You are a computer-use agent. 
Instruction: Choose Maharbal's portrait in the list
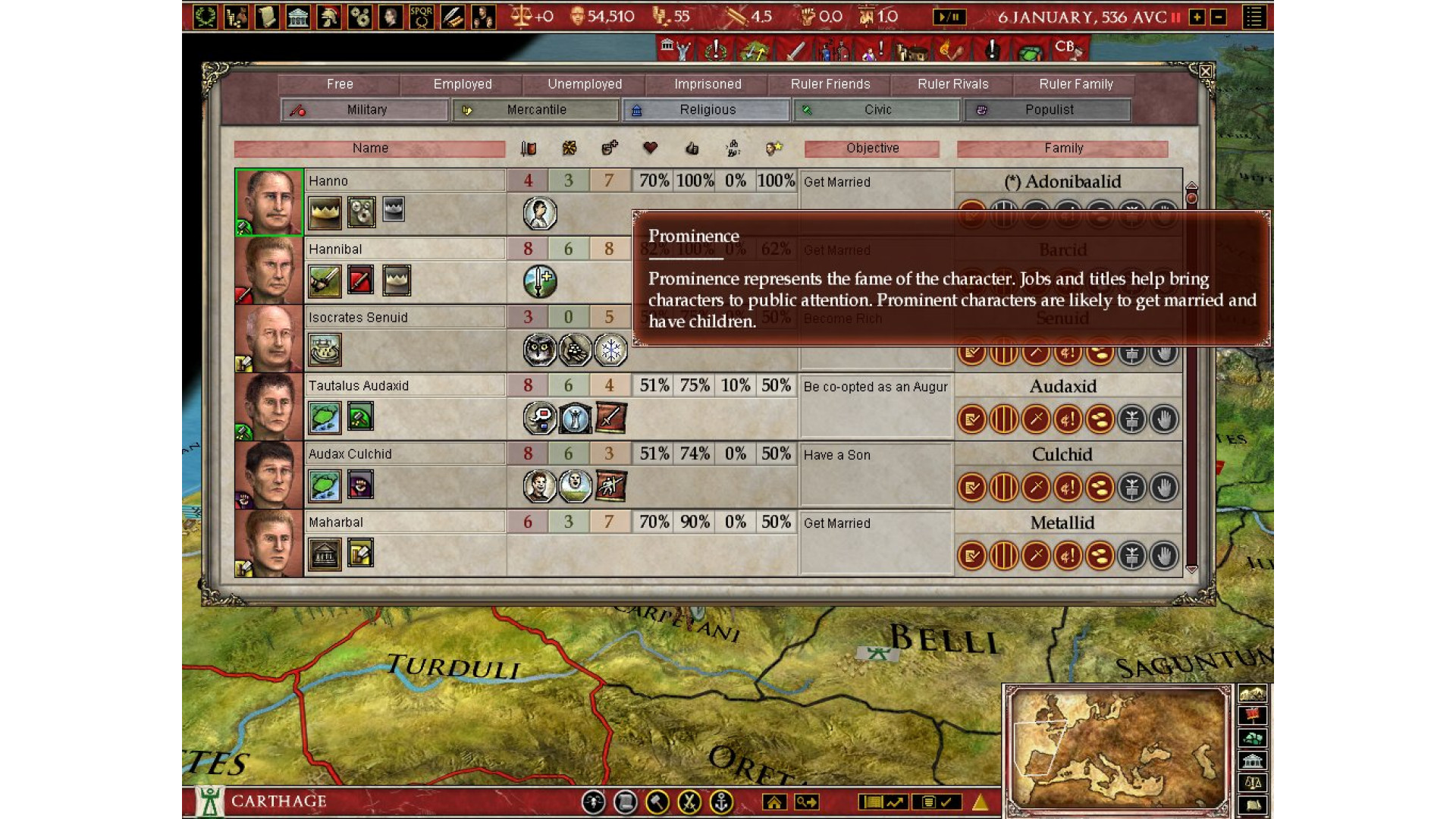(269, 543)
